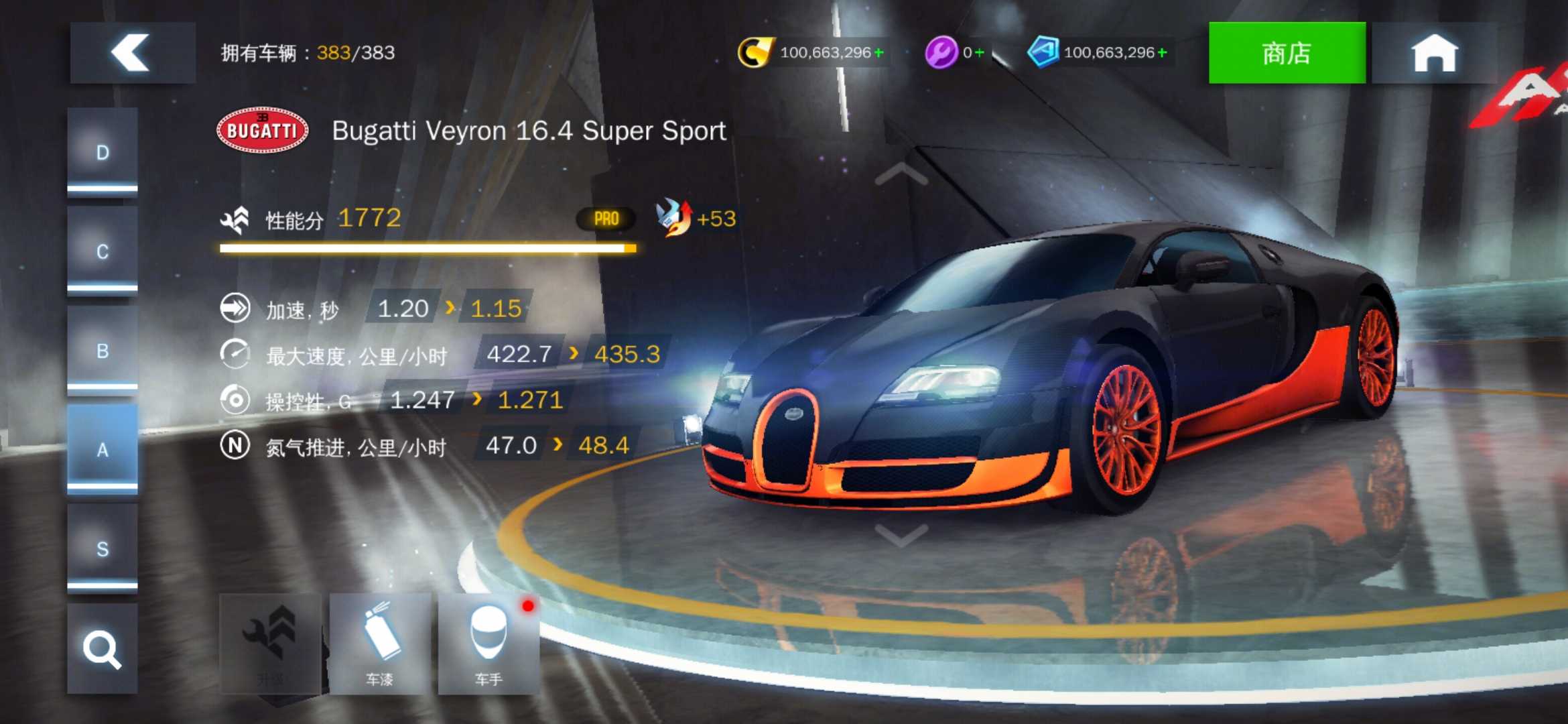This screenshot has width=1568, height=724.
Task: Add more gold credits currency
Action: click(879, 52)
